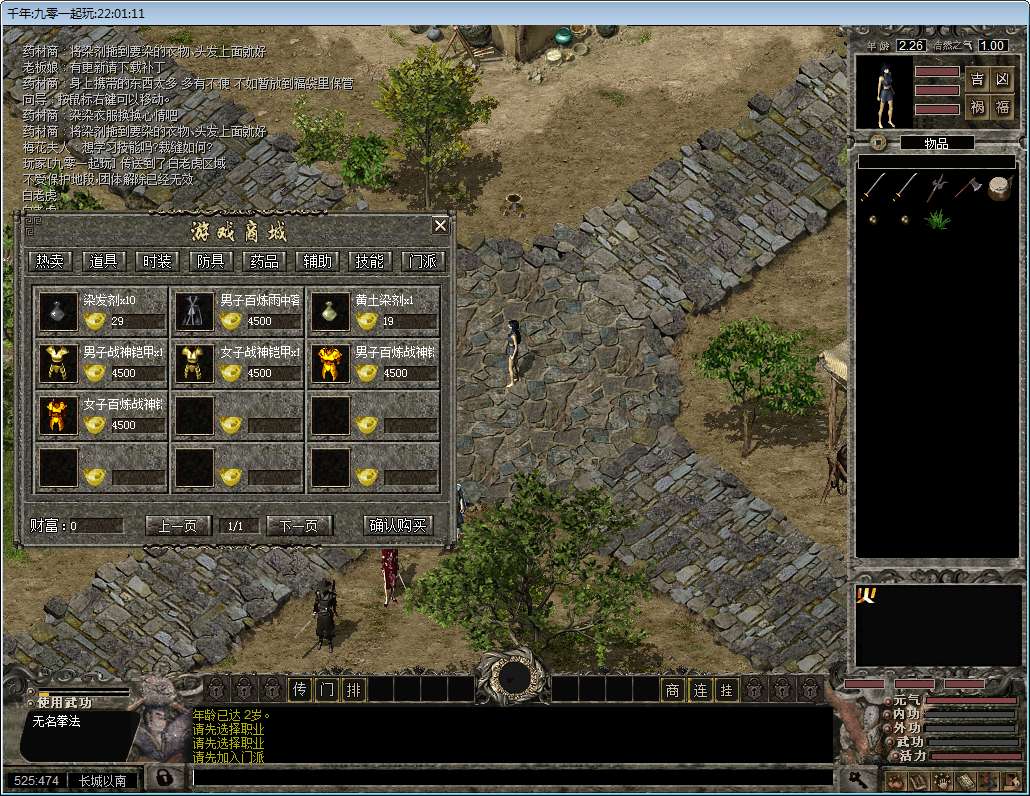This screenshot has height=796, width=1030.
Task: Click the chat input box
Action: (x=510, y=777)
